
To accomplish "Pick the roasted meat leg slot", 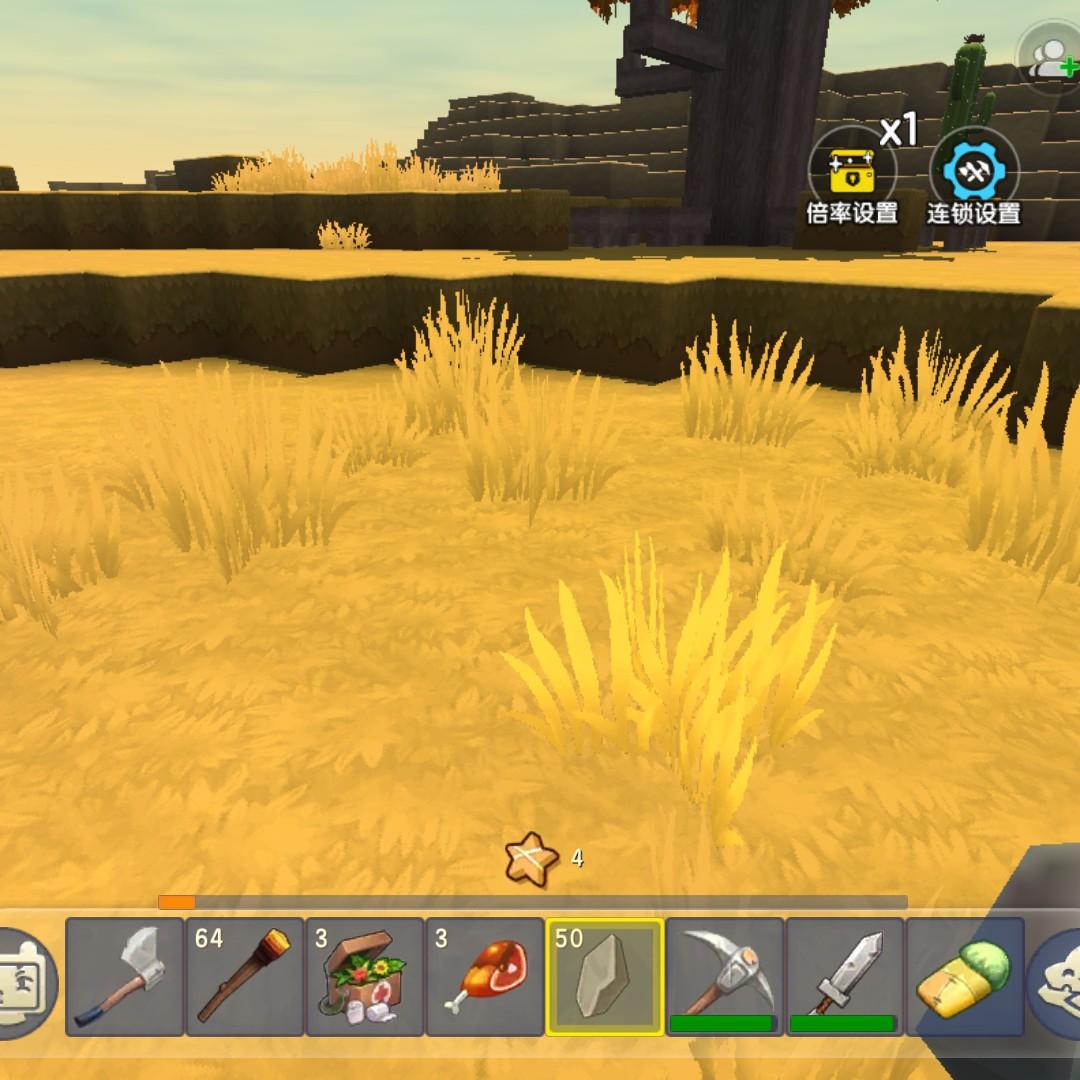I will click(485, 977).
